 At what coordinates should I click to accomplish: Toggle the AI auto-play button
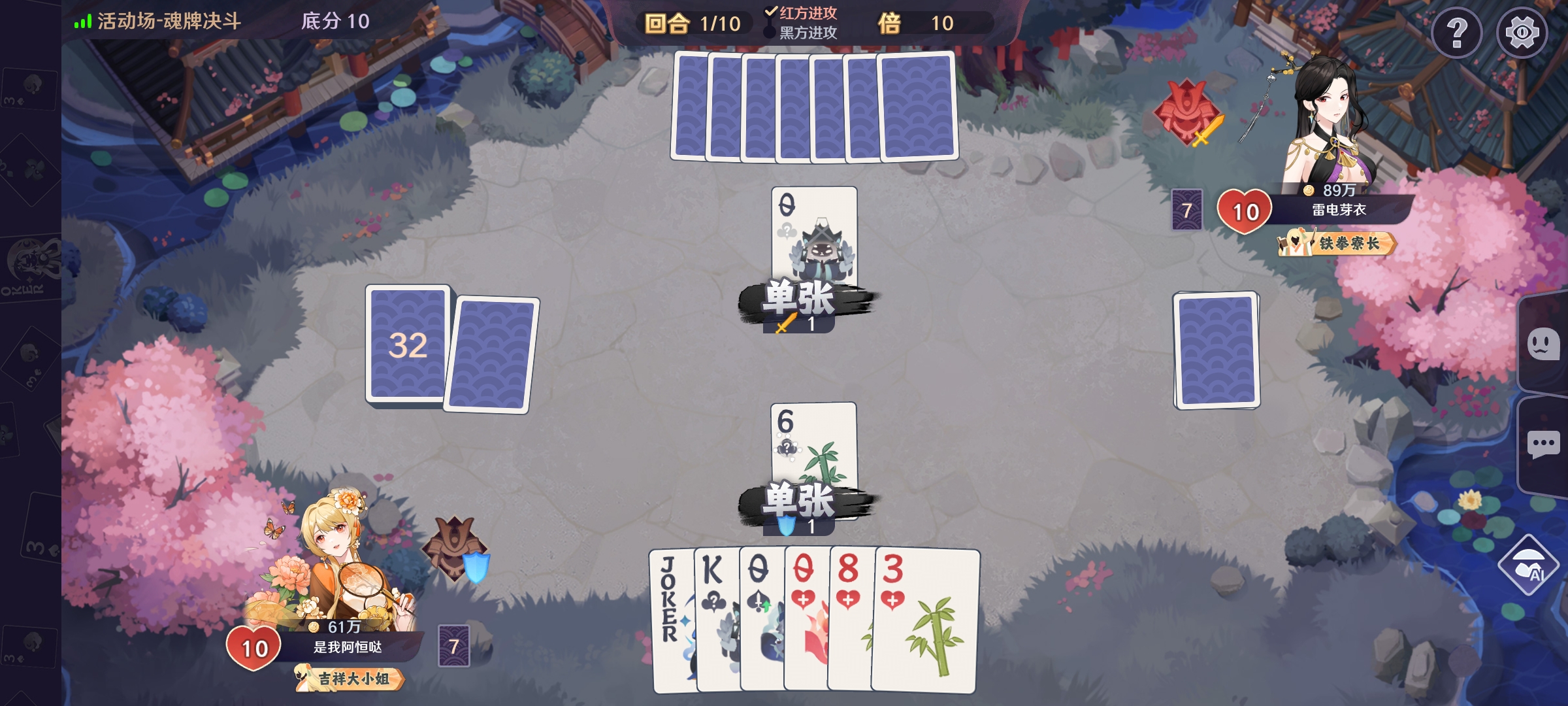coord(1529,566)
